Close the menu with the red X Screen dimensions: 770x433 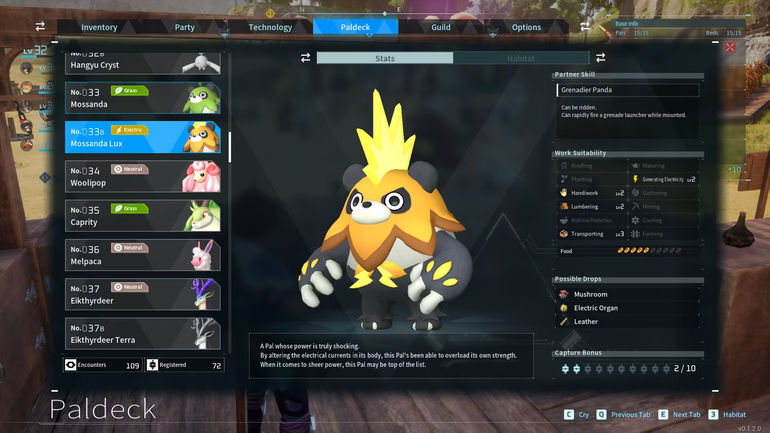coord(730,47)
